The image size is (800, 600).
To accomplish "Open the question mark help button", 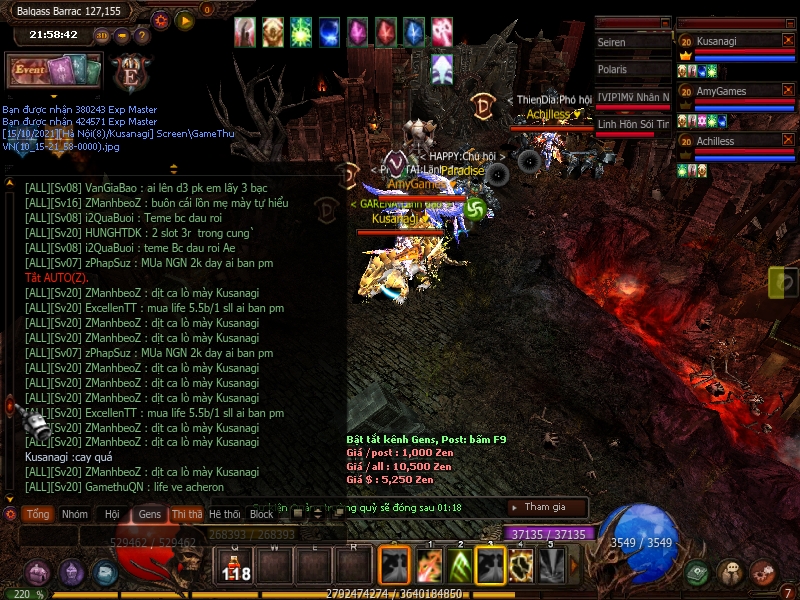I will 144,35.
